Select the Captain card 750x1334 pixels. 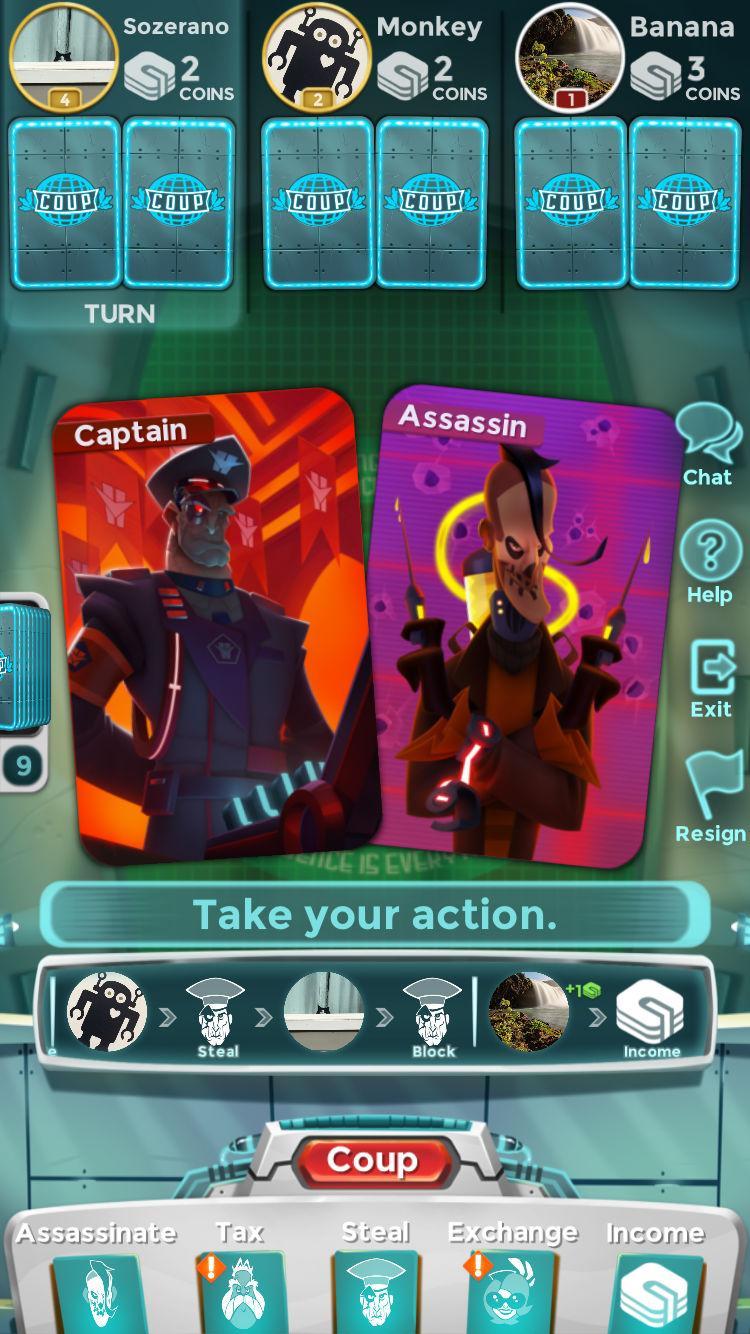pos(215,625)
